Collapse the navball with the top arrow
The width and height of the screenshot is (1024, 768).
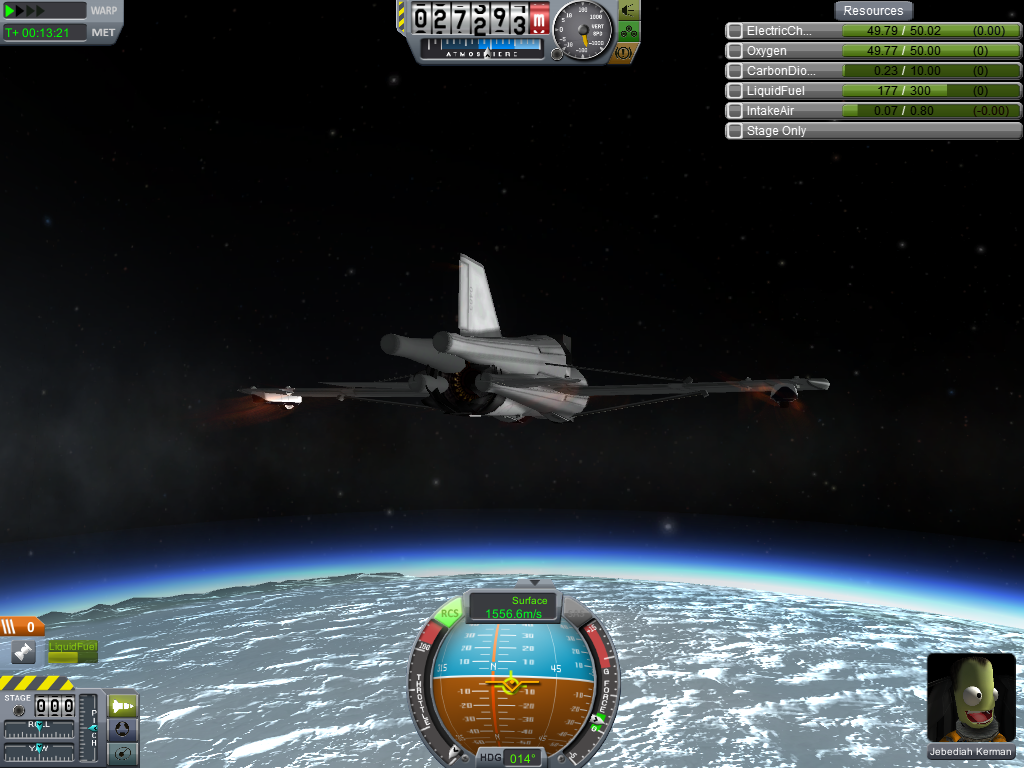point(534,582)
